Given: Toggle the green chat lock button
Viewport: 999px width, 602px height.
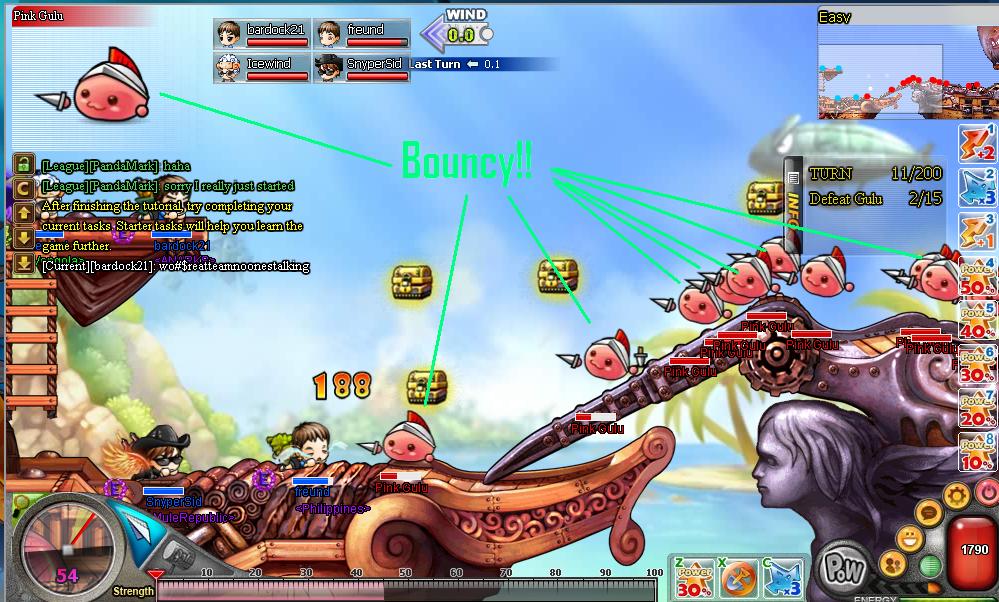Looking at the screenshot, I should tap(23, 164).
